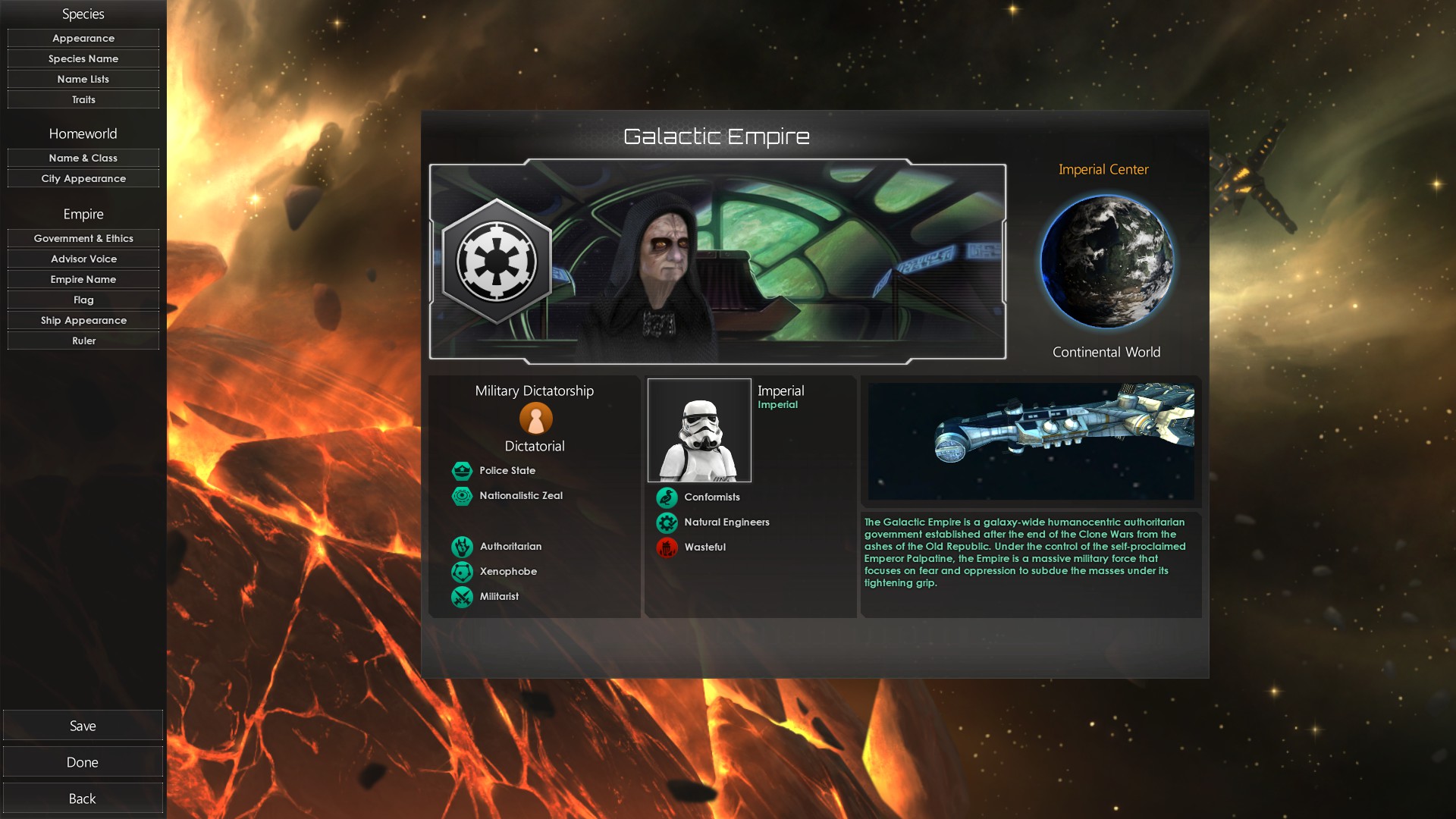Change the Empire Name
The height and width of the screenshot is (819, 1456).
(83, 279)
